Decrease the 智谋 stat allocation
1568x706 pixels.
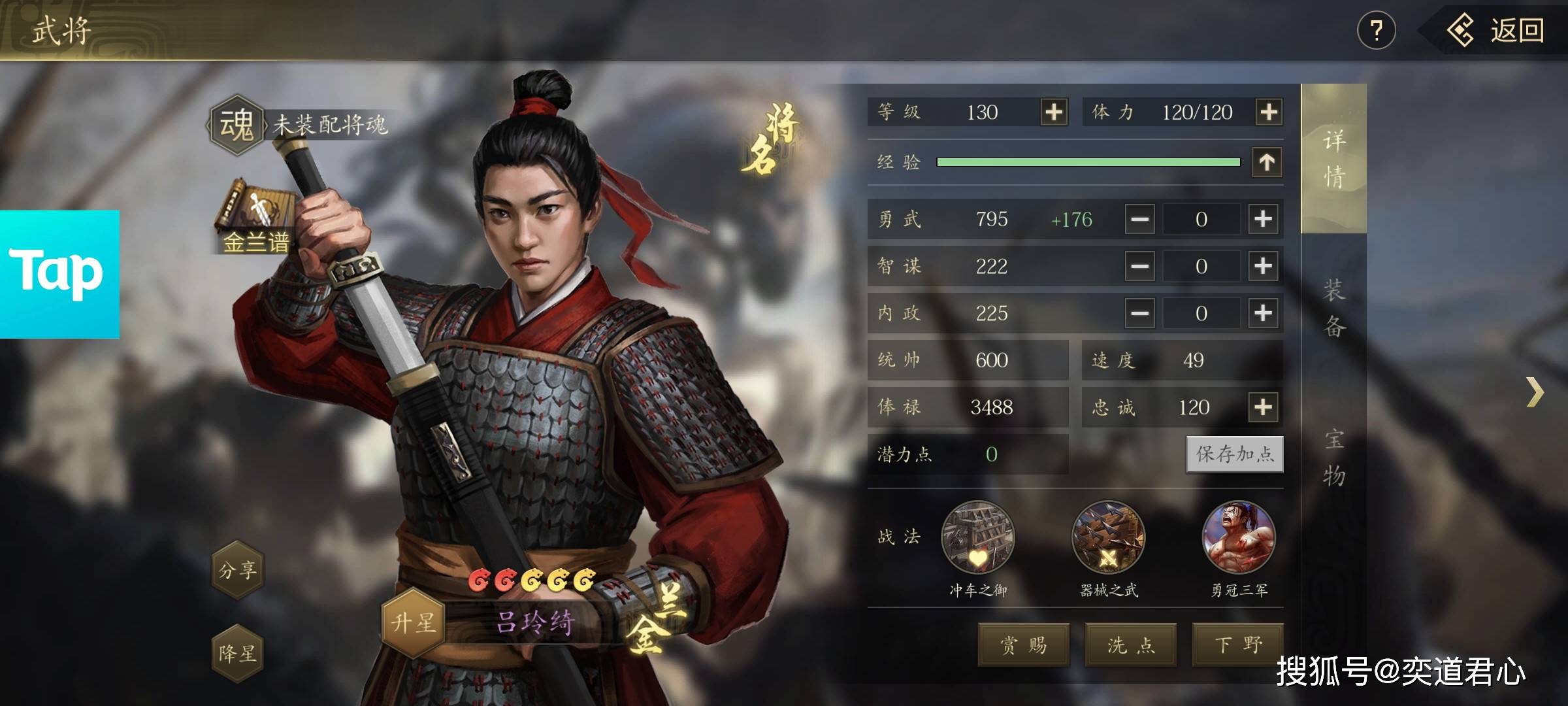pyautogui.click(x=1140, y=266)
